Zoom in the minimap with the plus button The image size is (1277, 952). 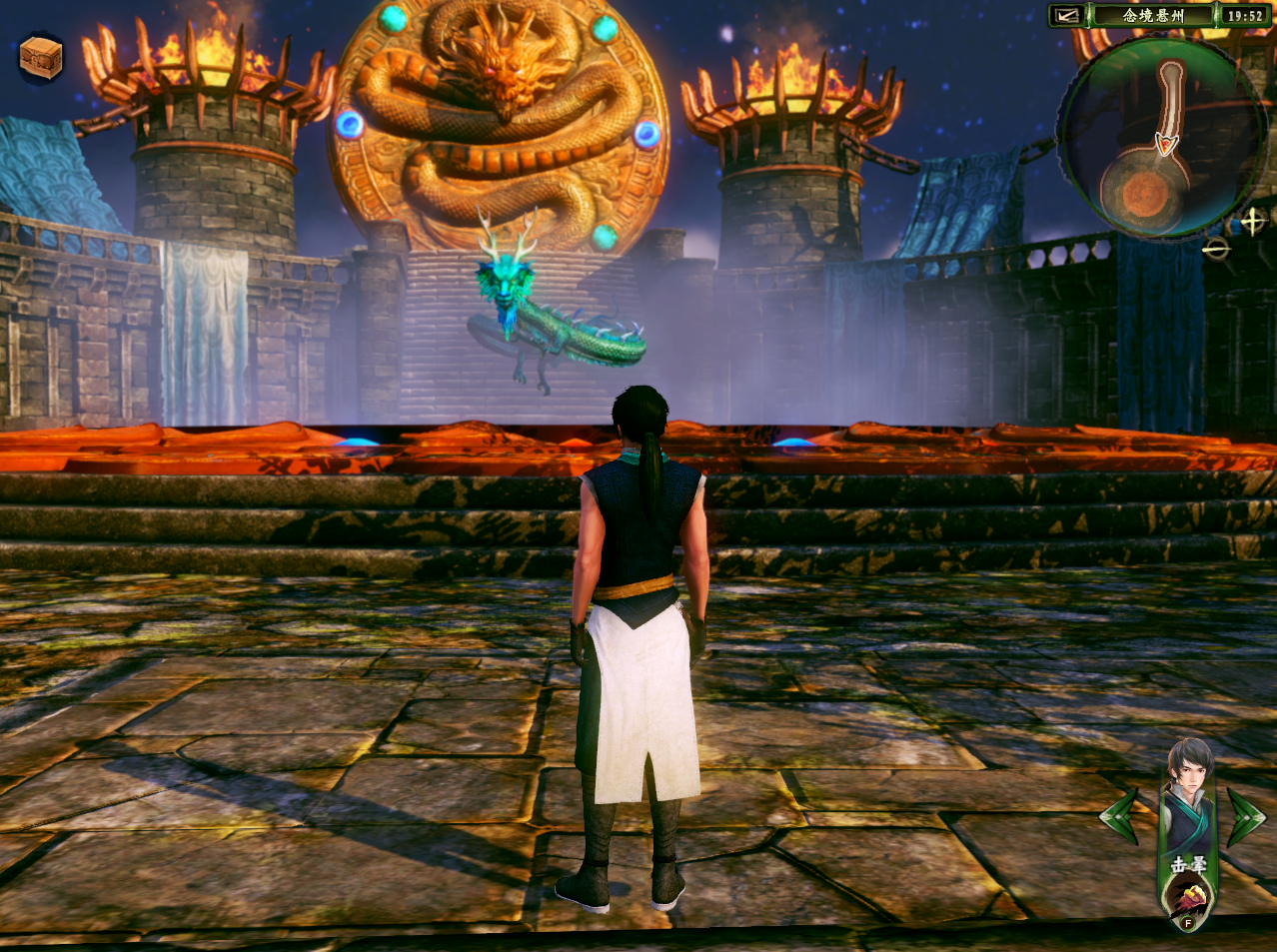click(1252, 221)
